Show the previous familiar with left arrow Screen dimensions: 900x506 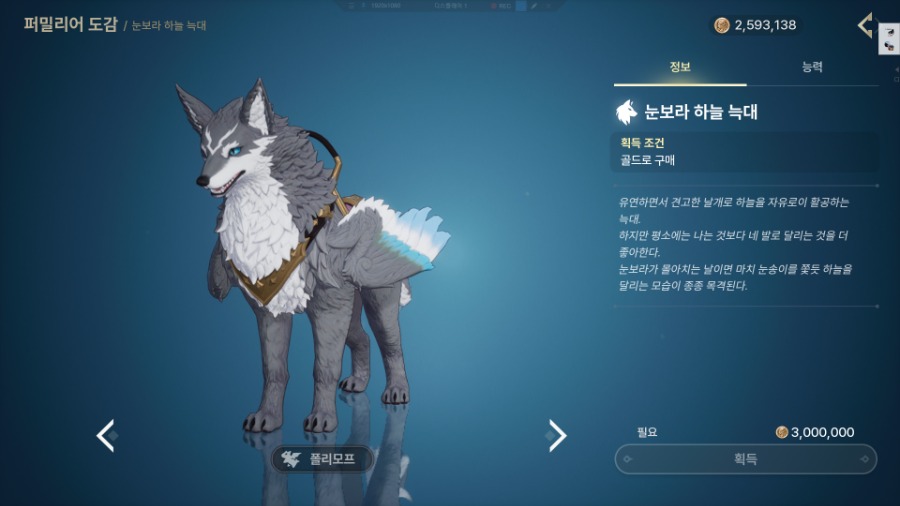tap(105, 435)
